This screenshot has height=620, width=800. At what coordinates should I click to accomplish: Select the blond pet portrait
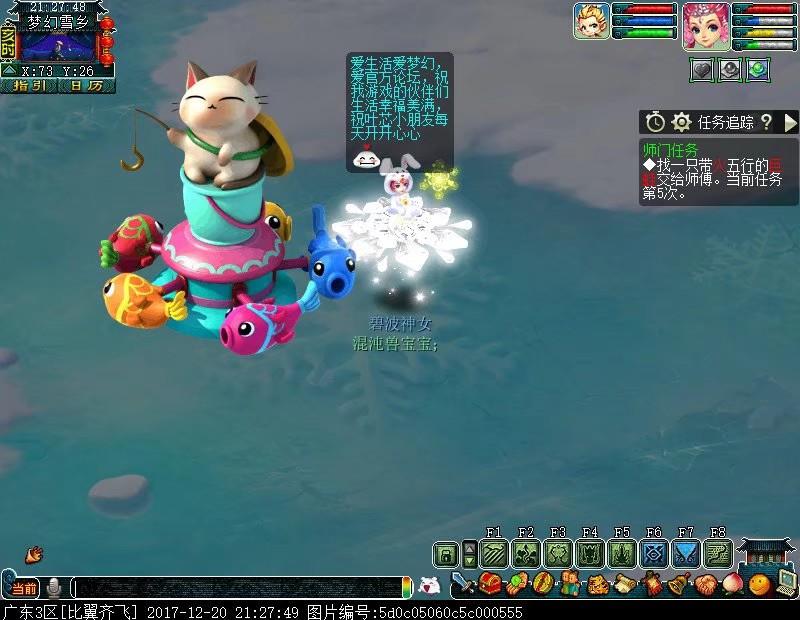tap(590, 20)
